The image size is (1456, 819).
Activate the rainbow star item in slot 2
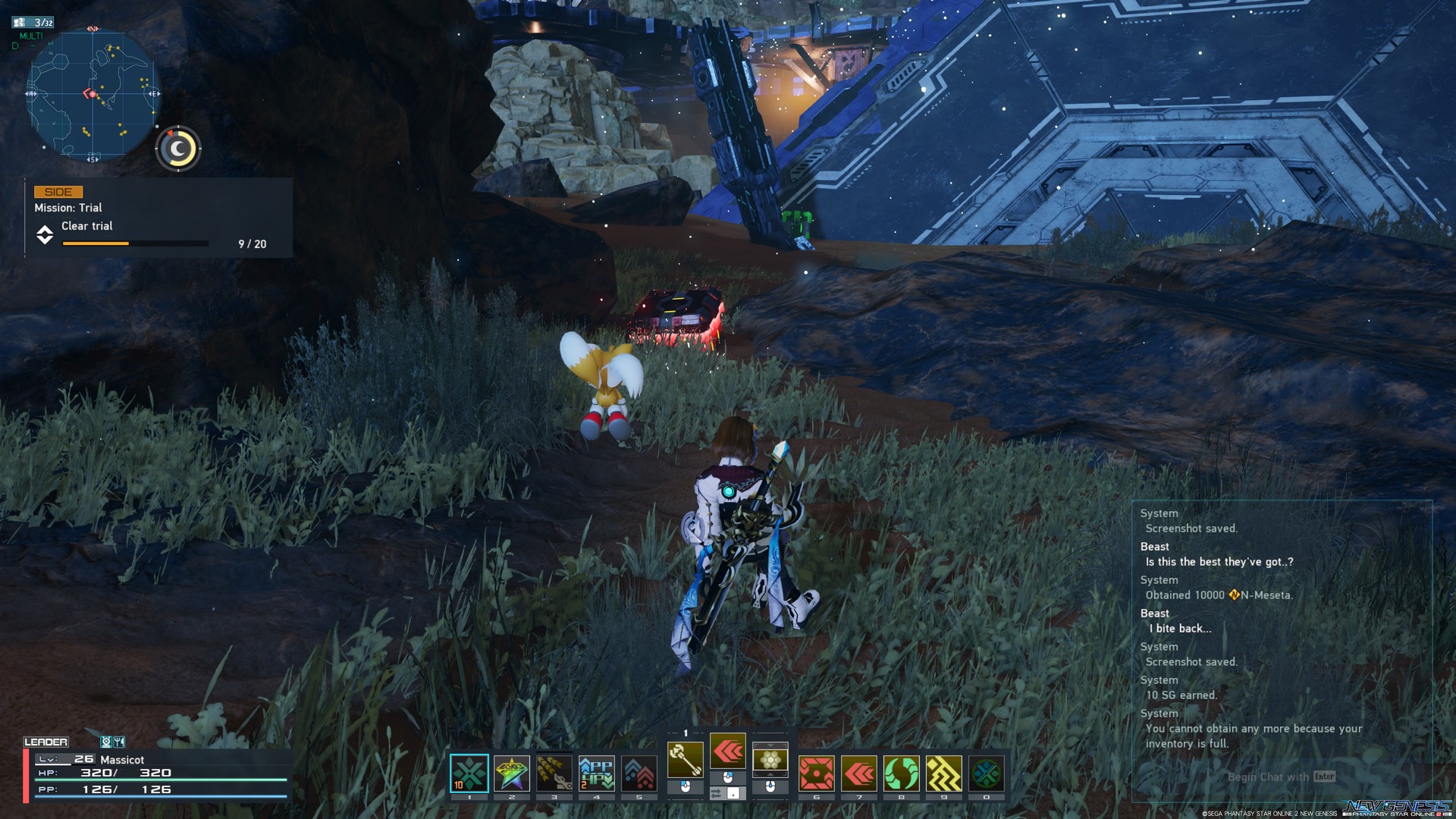(x=512, y=773)
